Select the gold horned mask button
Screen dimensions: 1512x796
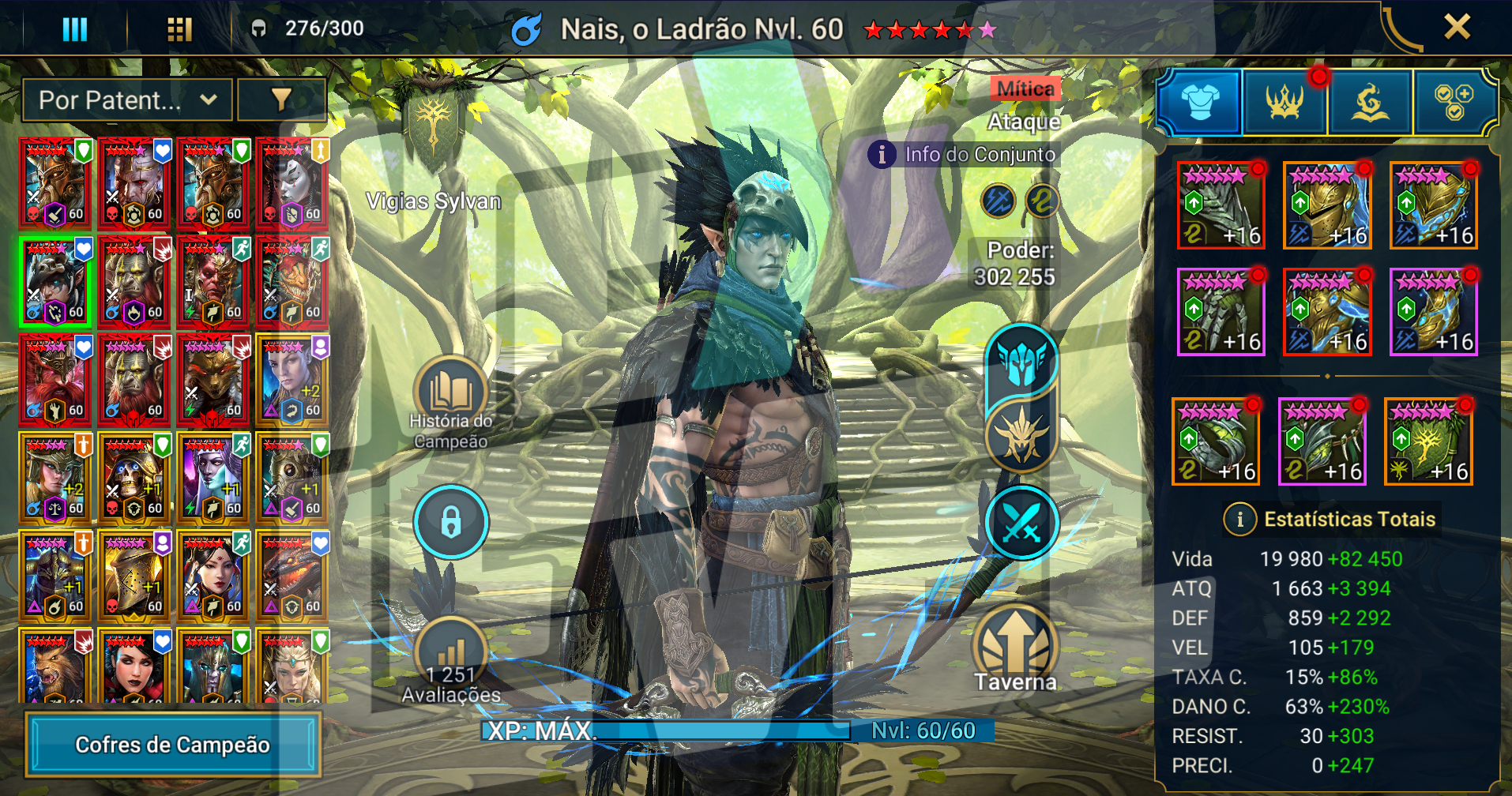point(1021,435)
